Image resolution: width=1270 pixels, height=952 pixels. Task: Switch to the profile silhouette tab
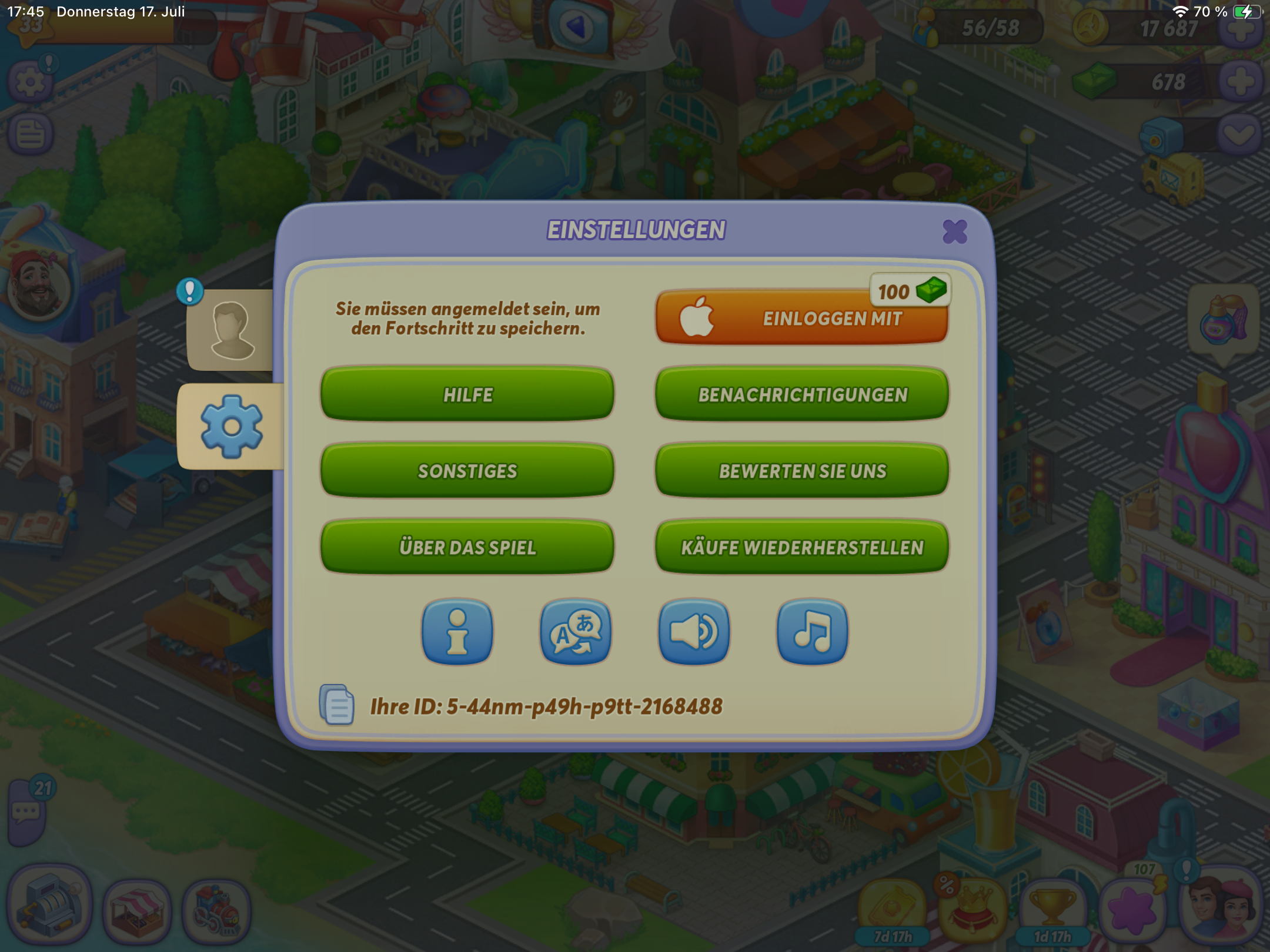pos(232,330)
